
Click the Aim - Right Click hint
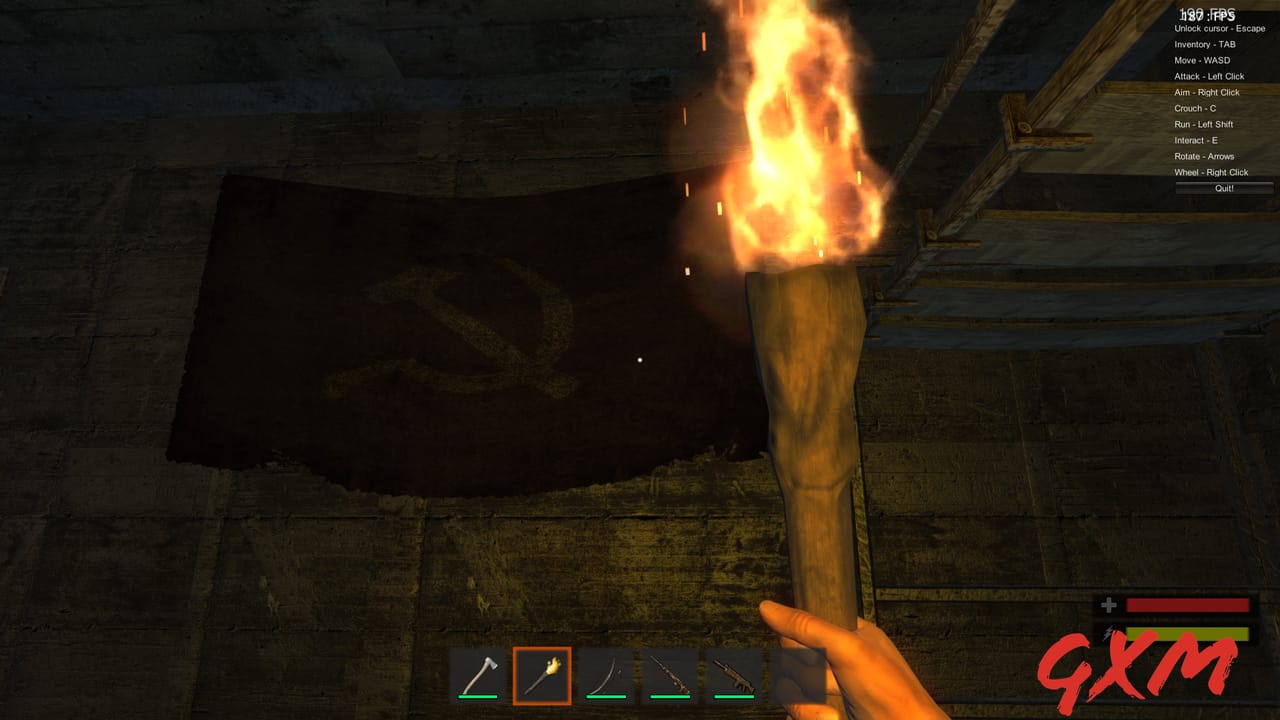point(1206,92)
